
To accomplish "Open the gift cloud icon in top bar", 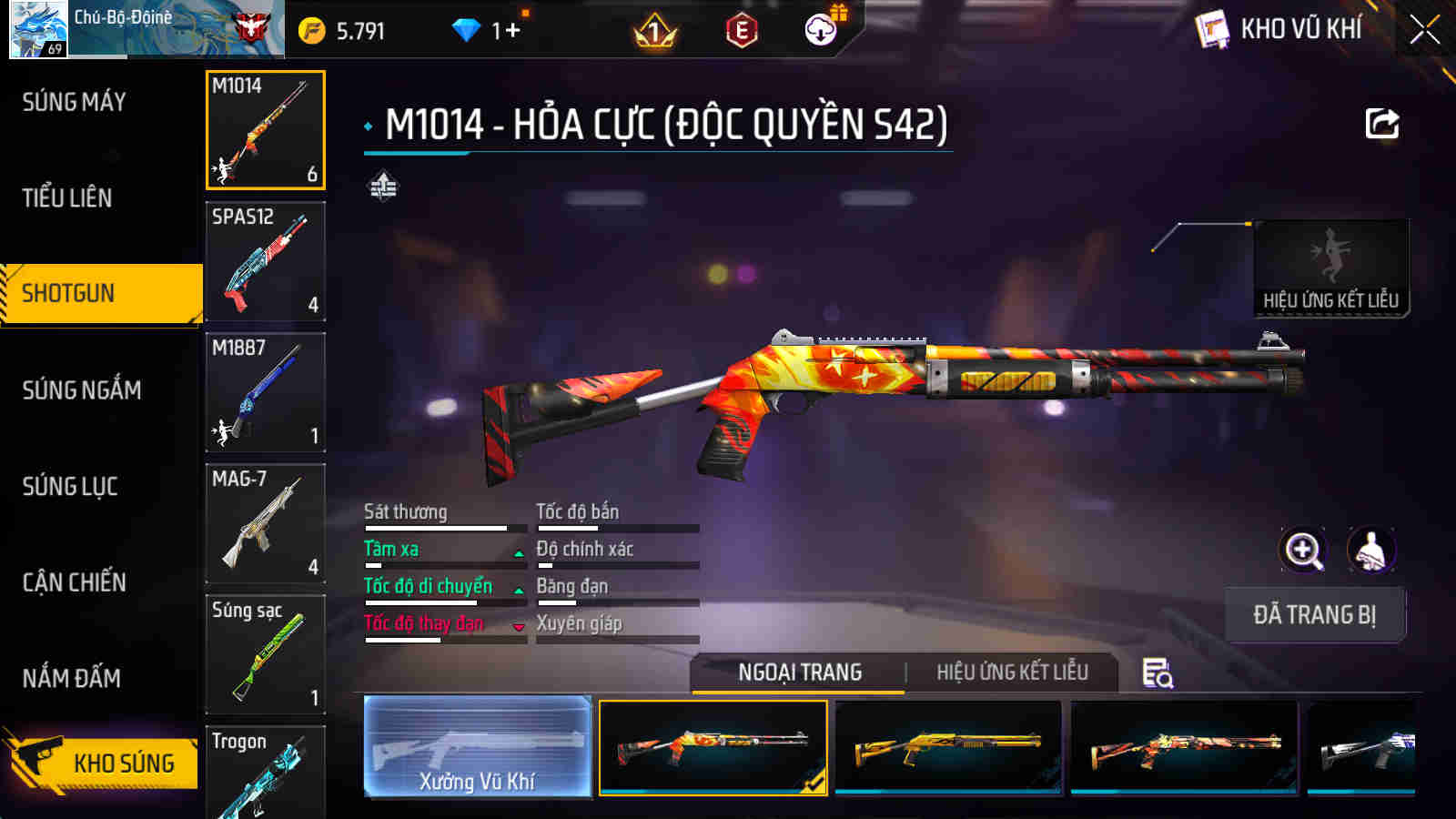I will 822,28.
